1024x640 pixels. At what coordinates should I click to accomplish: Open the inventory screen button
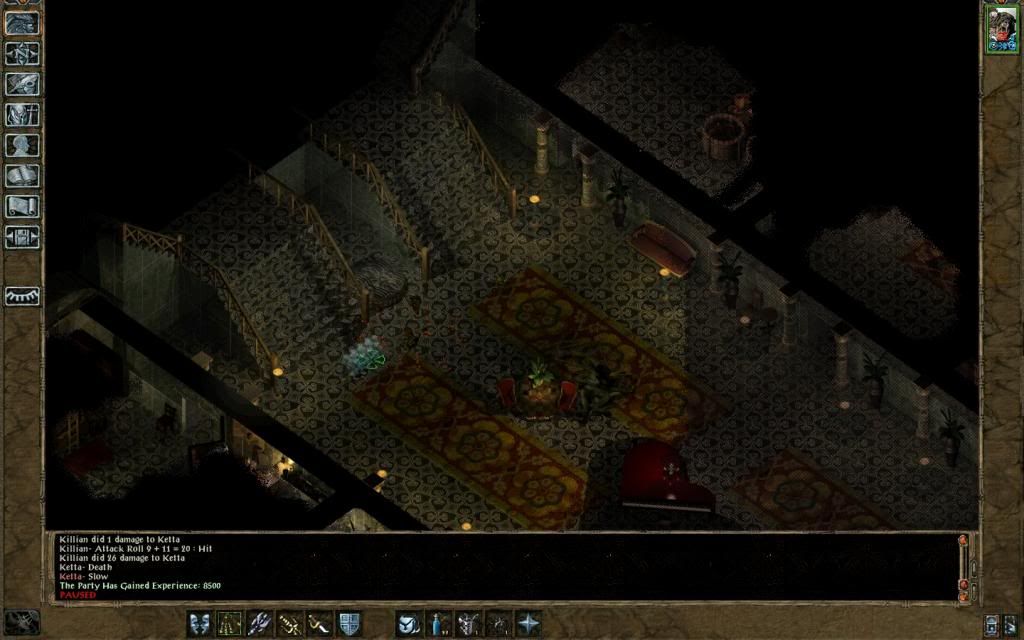[x=22, y=115]
